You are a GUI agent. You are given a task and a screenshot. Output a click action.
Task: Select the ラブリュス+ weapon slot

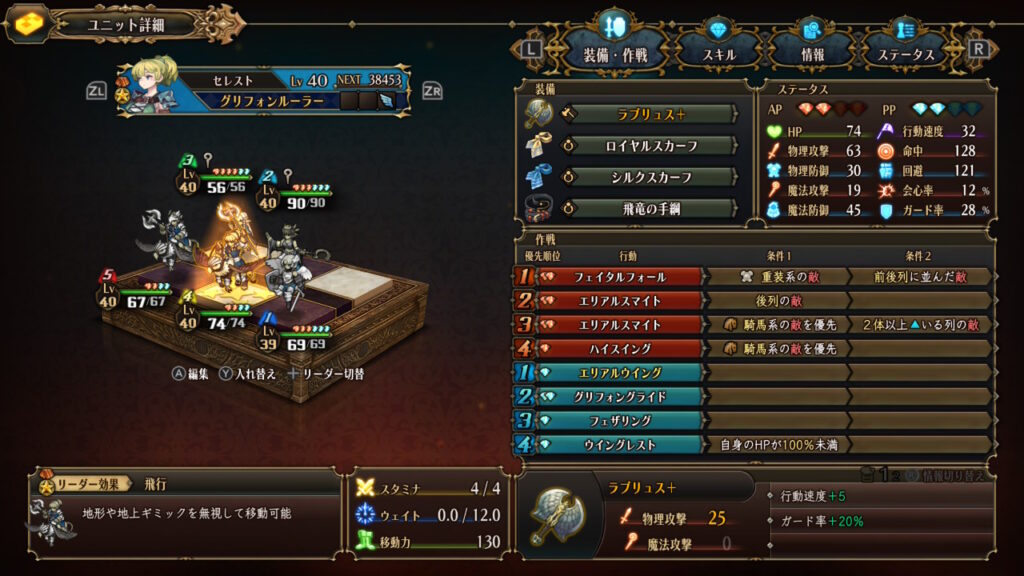click(x=650, y=114)
